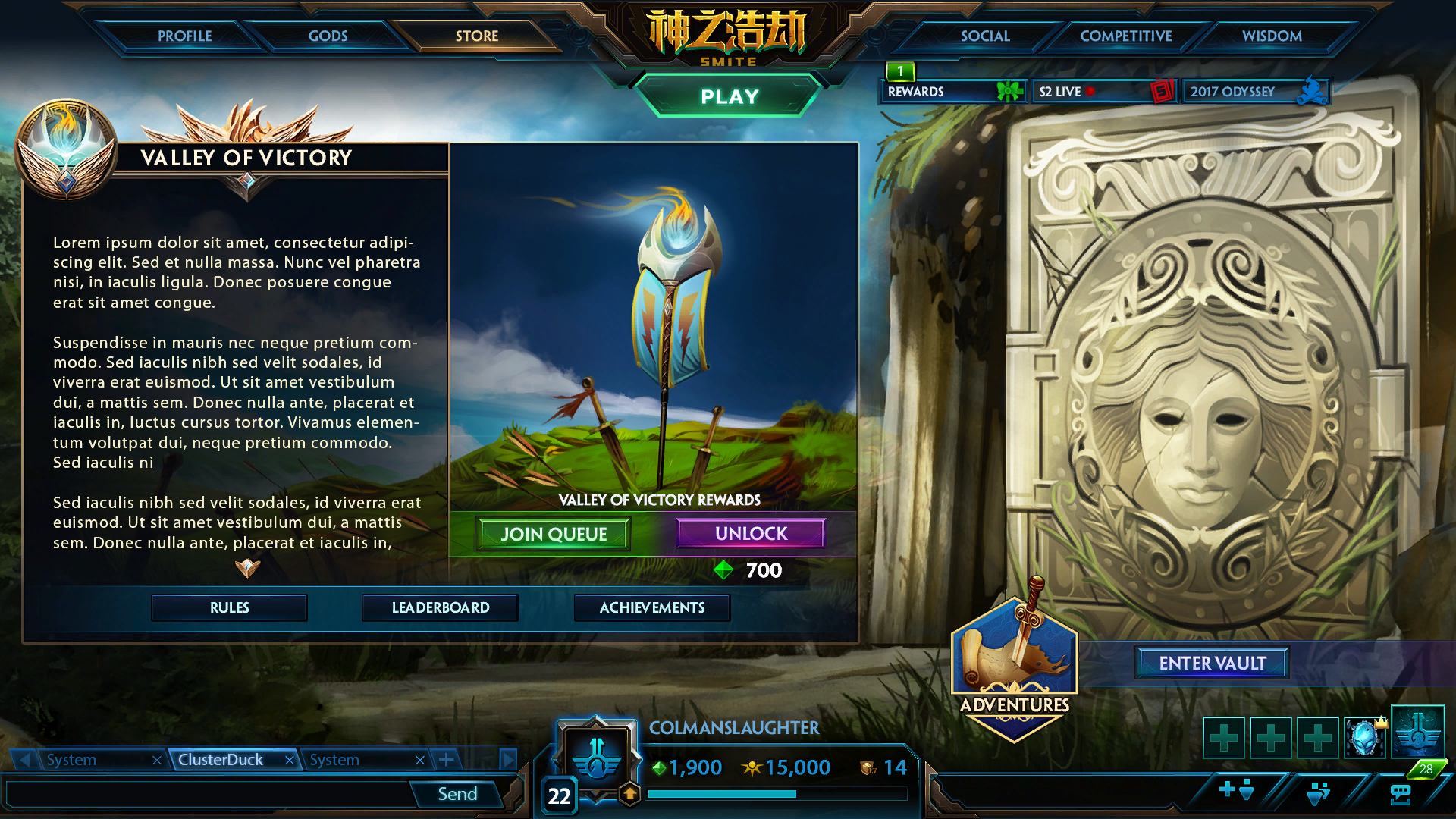This screenshot has width=1456, height=819.
Task: Join the Valley of Victory queue
Action: pos(554,534)
